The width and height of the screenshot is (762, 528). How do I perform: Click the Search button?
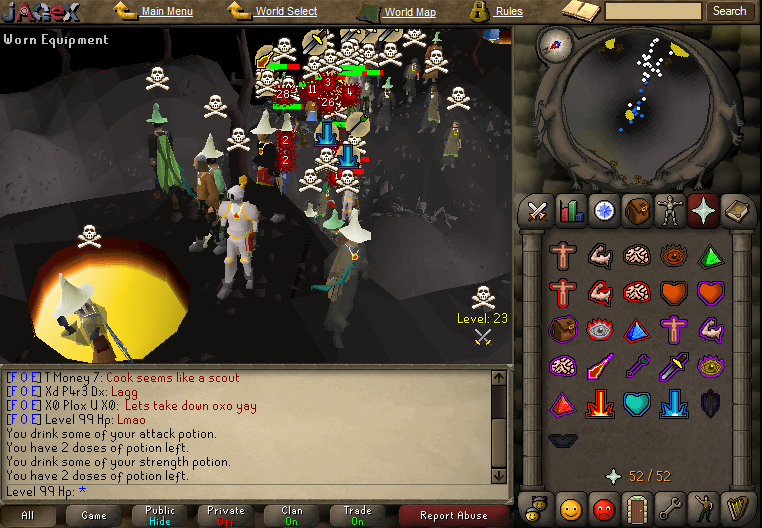coord(729,11)
